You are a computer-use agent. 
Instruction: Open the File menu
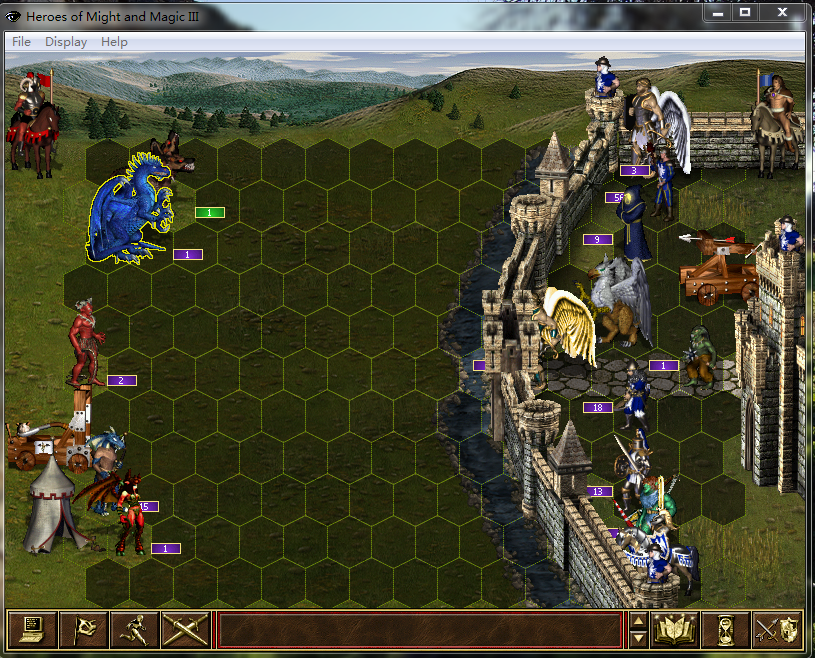(21, 42)
